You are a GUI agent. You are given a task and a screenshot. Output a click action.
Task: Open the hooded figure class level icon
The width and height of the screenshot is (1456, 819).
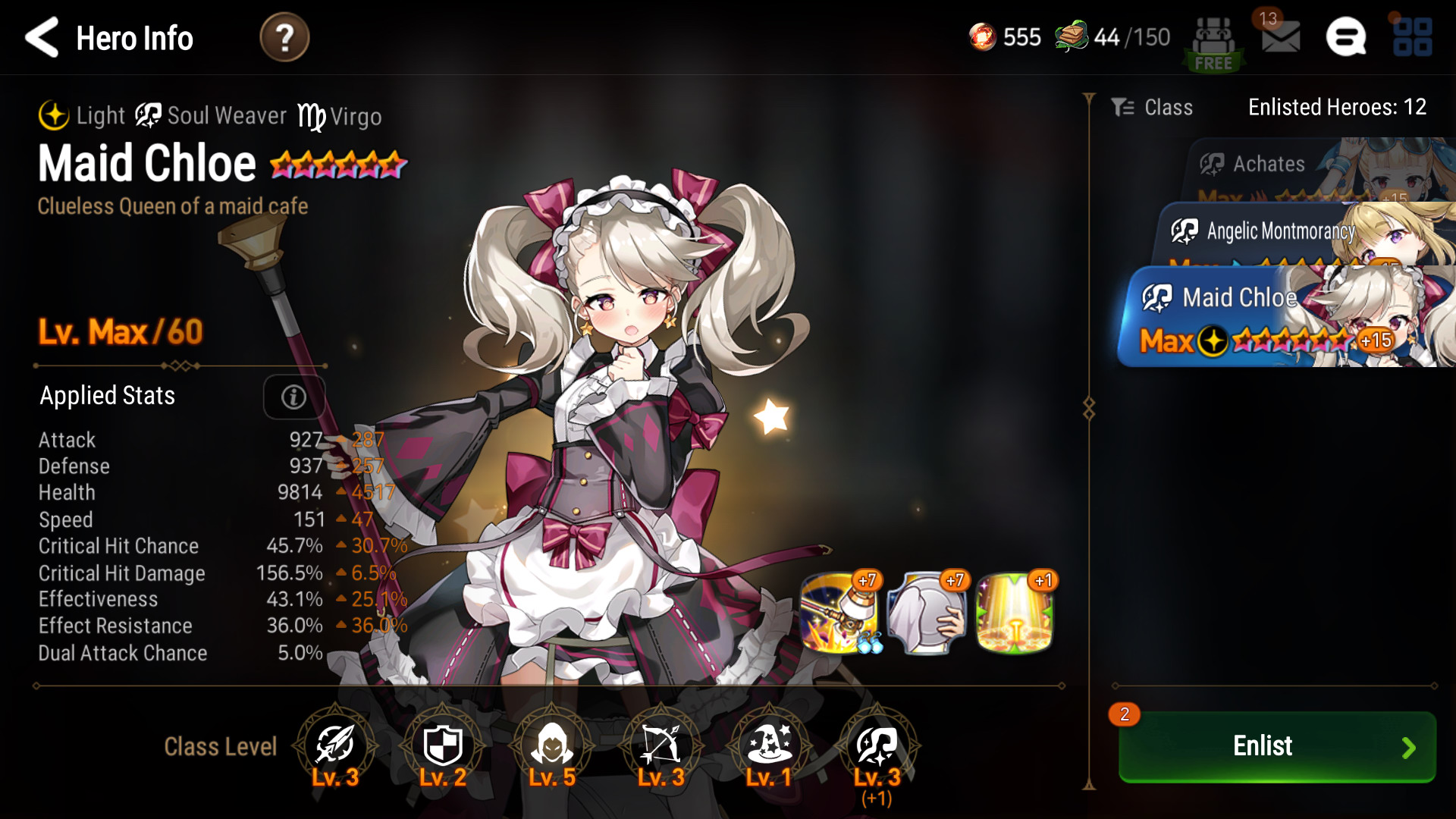[x=552, y=746]
